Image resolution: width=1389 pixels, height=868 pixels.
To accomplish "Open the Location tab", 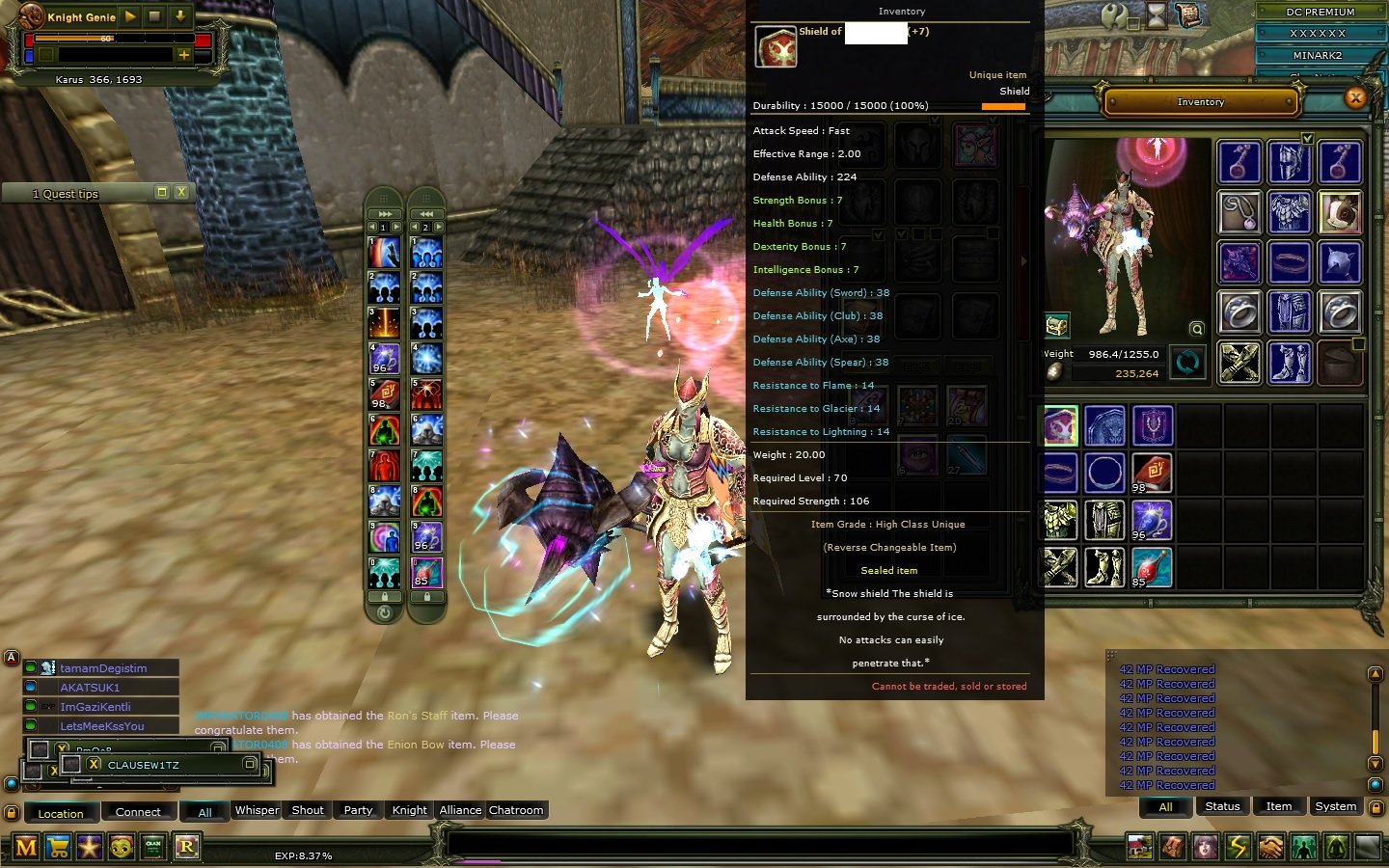I will click(x=60, y=813).
